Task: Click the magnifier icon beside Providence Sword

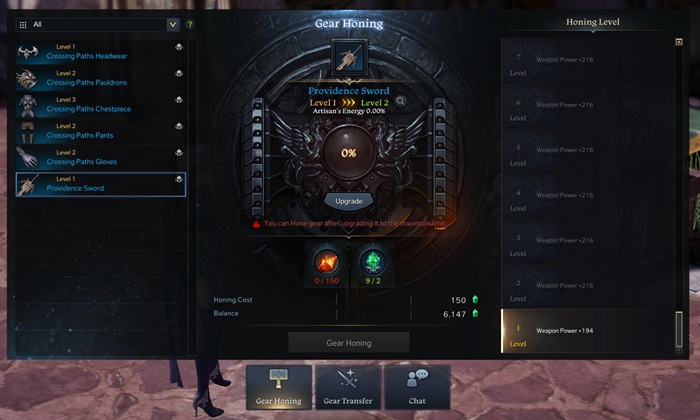Action: pyautogui.click(x=400, y=101)
